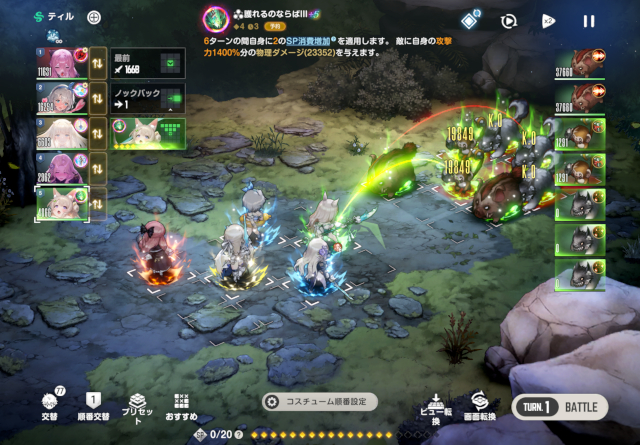The height and width of the screenshot is (445, 640).
Task: Select the 順番交替 order swap button
Action: pyautogui.click(x=94, y=404)
